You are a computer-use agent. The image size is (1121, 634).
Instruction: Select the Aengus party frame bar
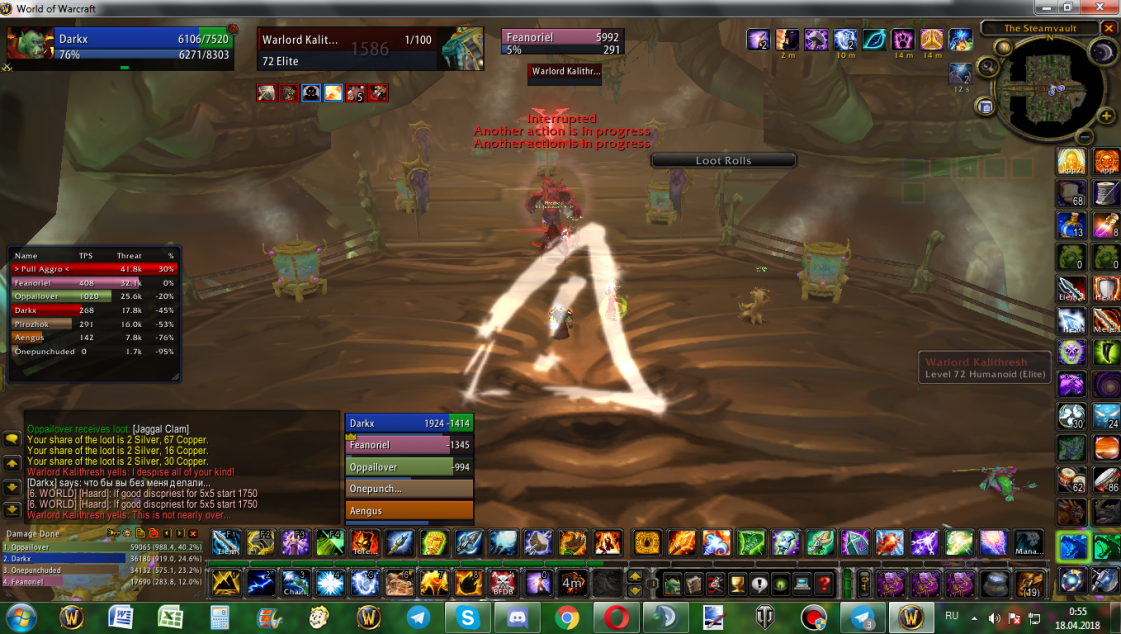click(408, 511)
